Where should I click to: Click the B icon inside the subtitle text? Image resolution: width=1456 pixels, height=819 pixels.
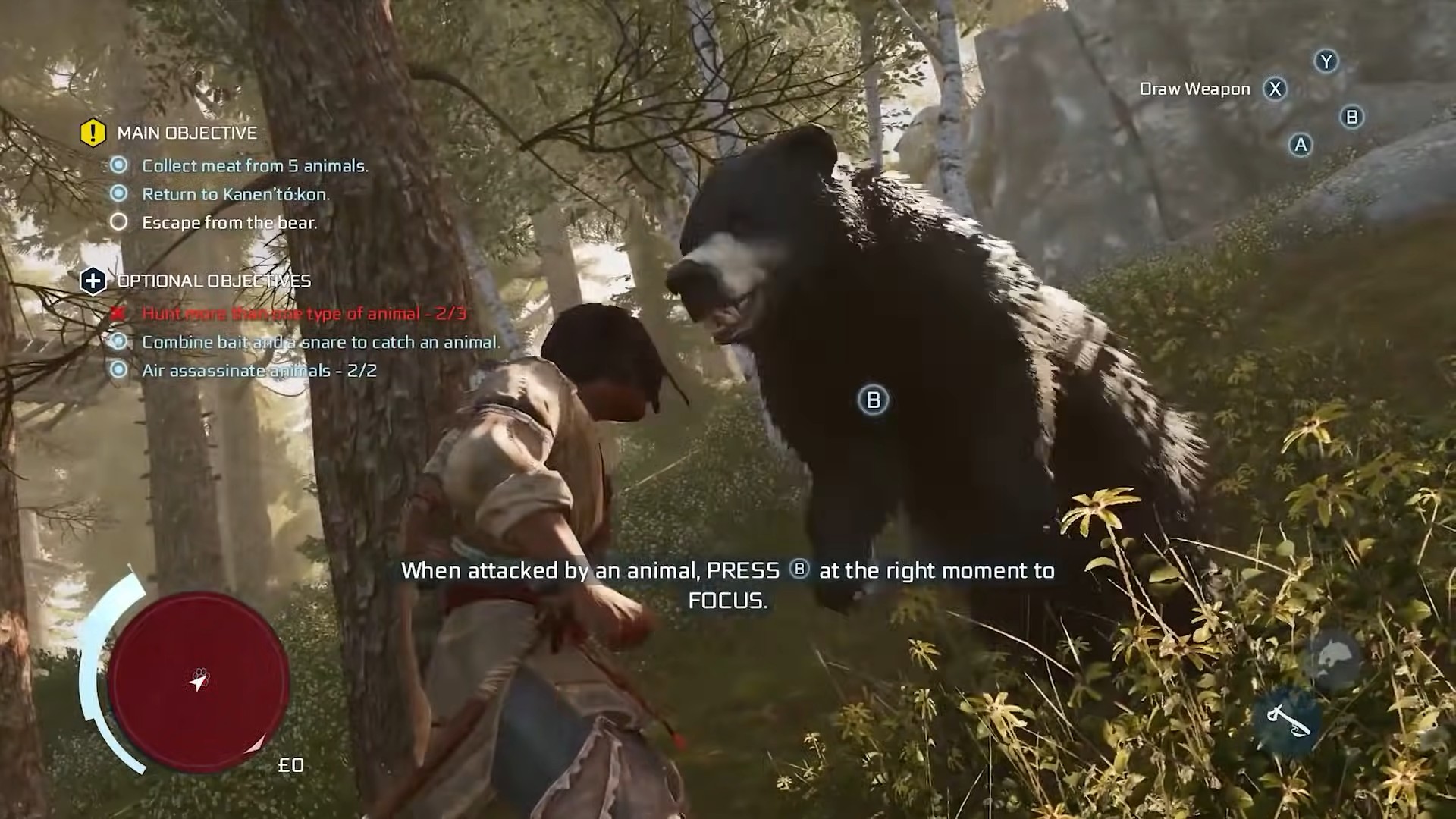[x=800, y=570]
